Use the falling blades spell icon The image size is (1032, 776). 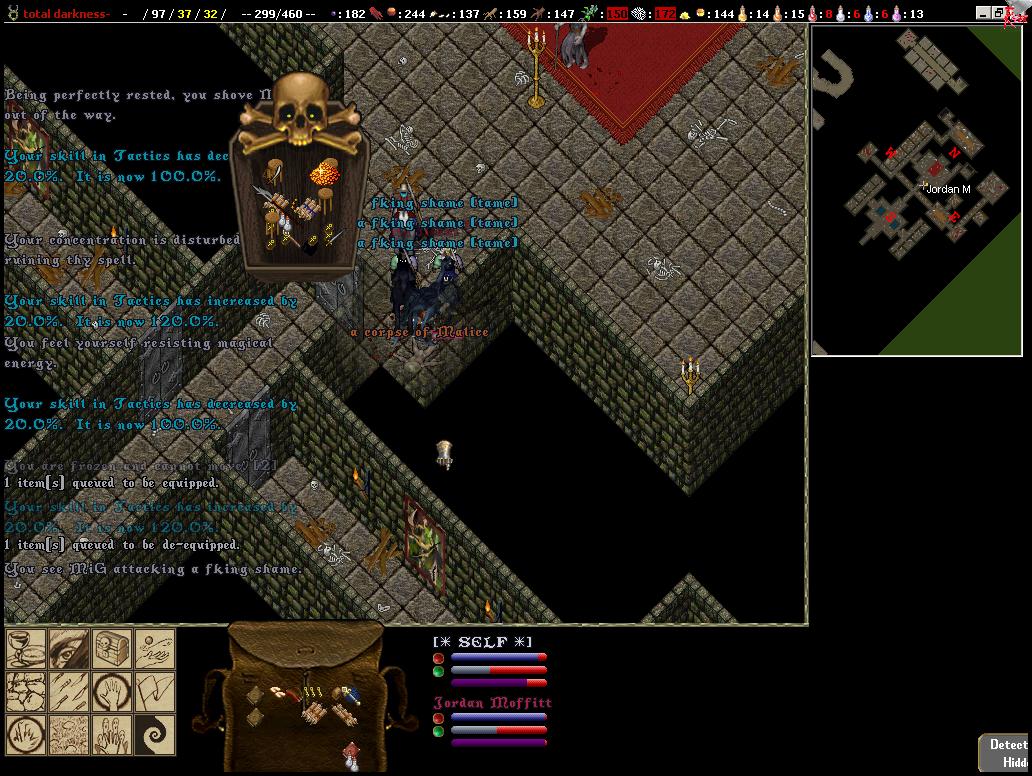coord(69,692)
